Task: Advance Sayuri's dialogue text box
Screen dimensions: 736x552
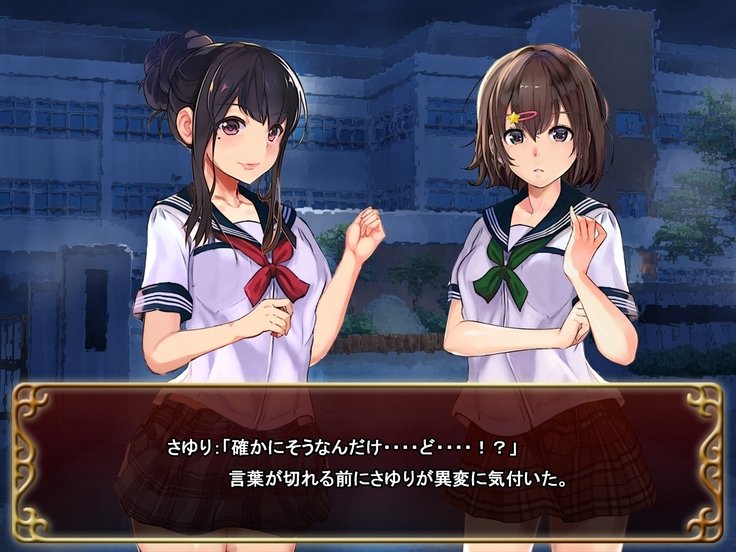Action: (367, 460)
